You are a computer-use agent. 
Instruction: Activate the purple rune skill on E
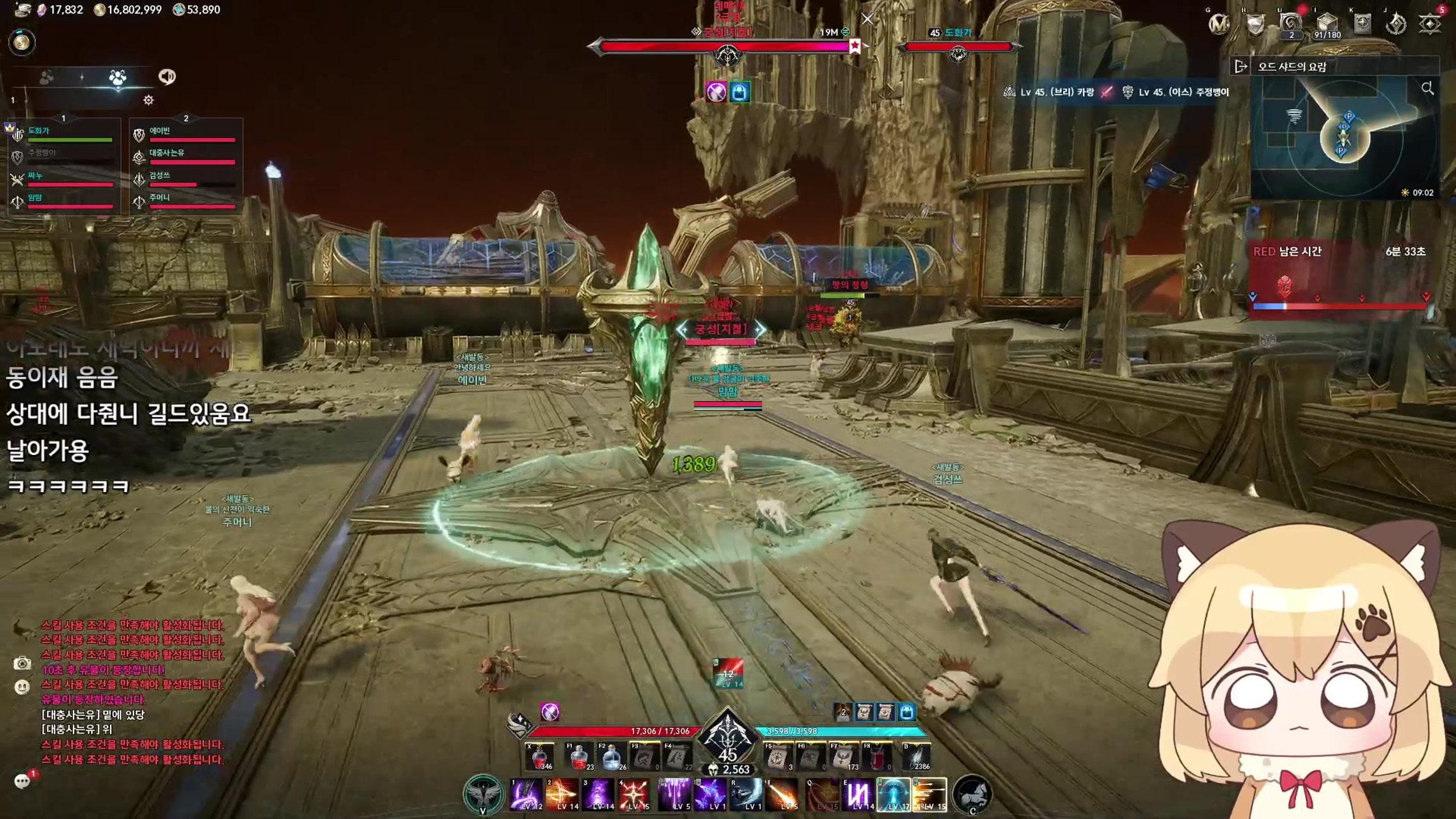[857, 794]
